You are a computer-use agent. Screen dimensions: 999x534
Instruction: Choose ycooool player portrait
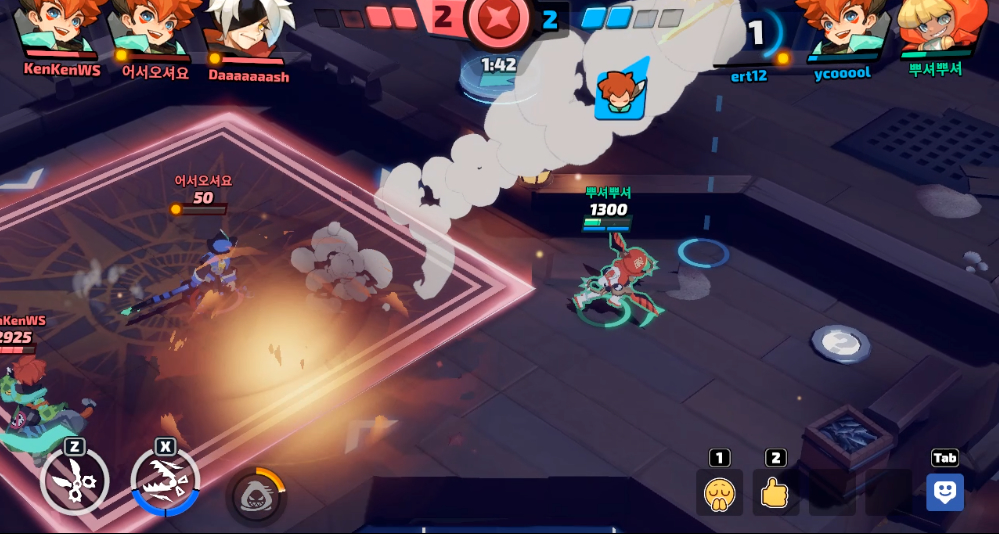coord(844,28)
